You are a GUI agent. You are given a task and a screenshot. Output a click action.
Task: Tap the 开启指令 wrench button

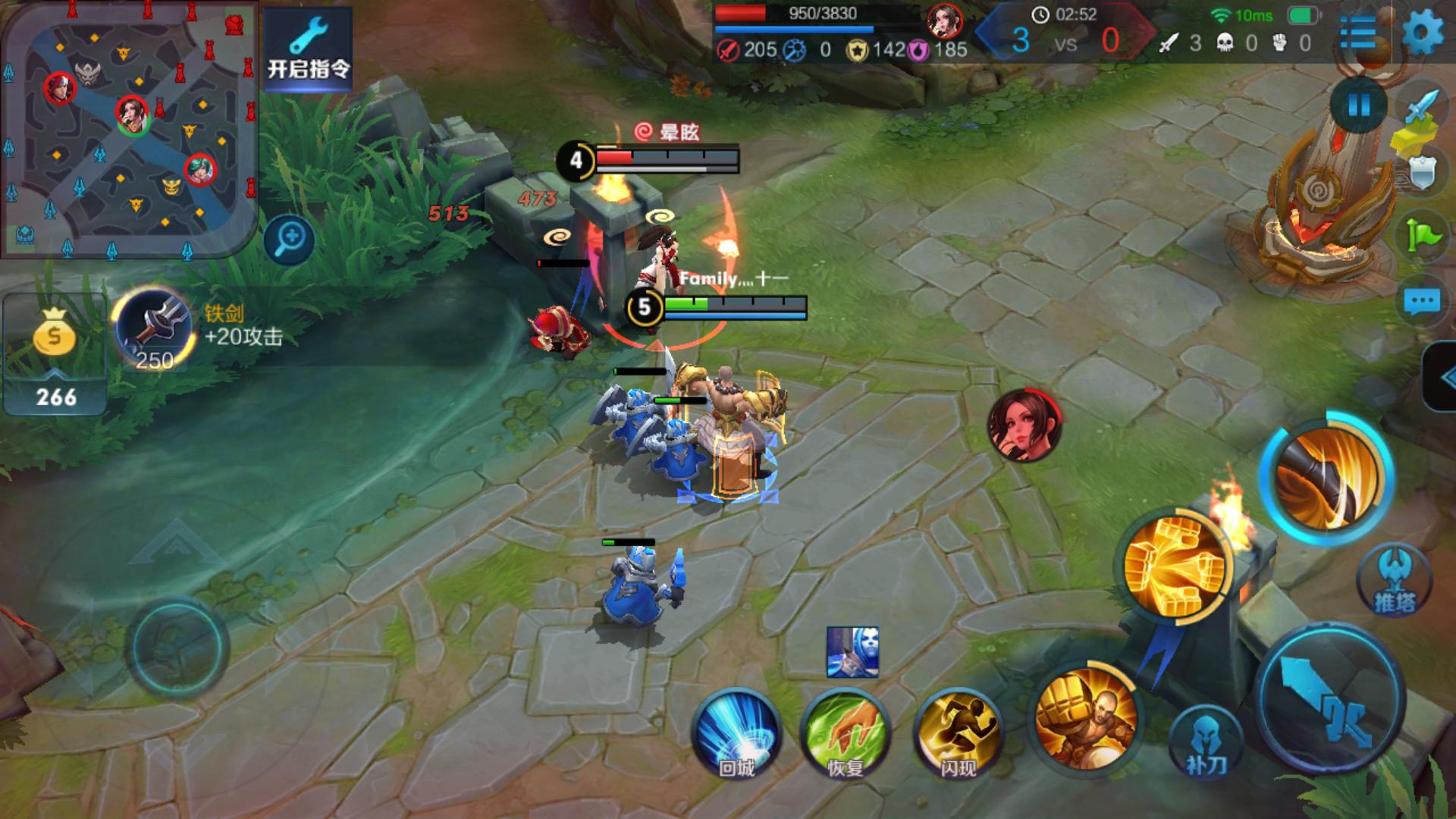[x=308, y=49]
